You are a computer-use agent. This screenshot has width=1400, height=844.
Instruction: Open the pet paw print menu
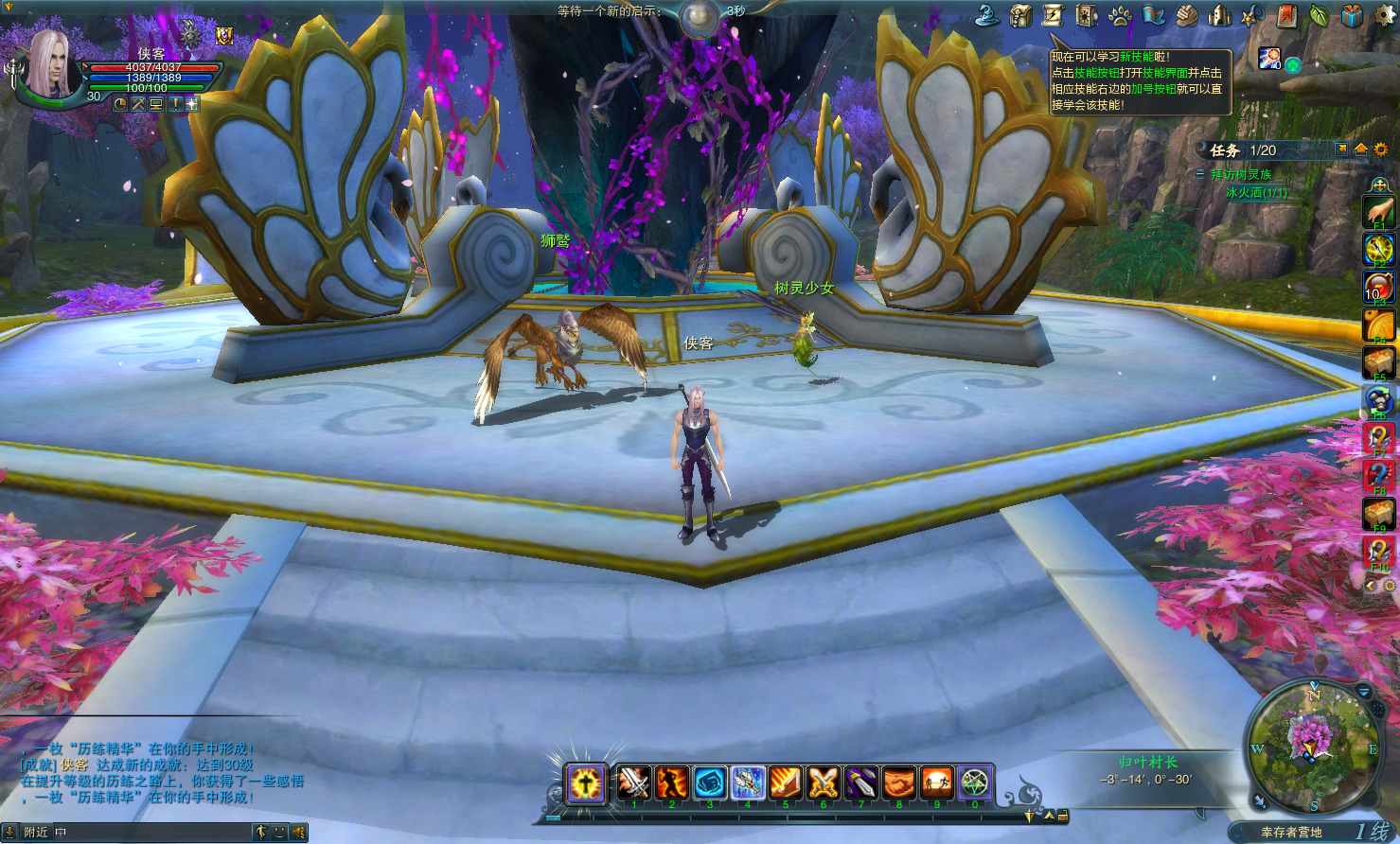1120,15
